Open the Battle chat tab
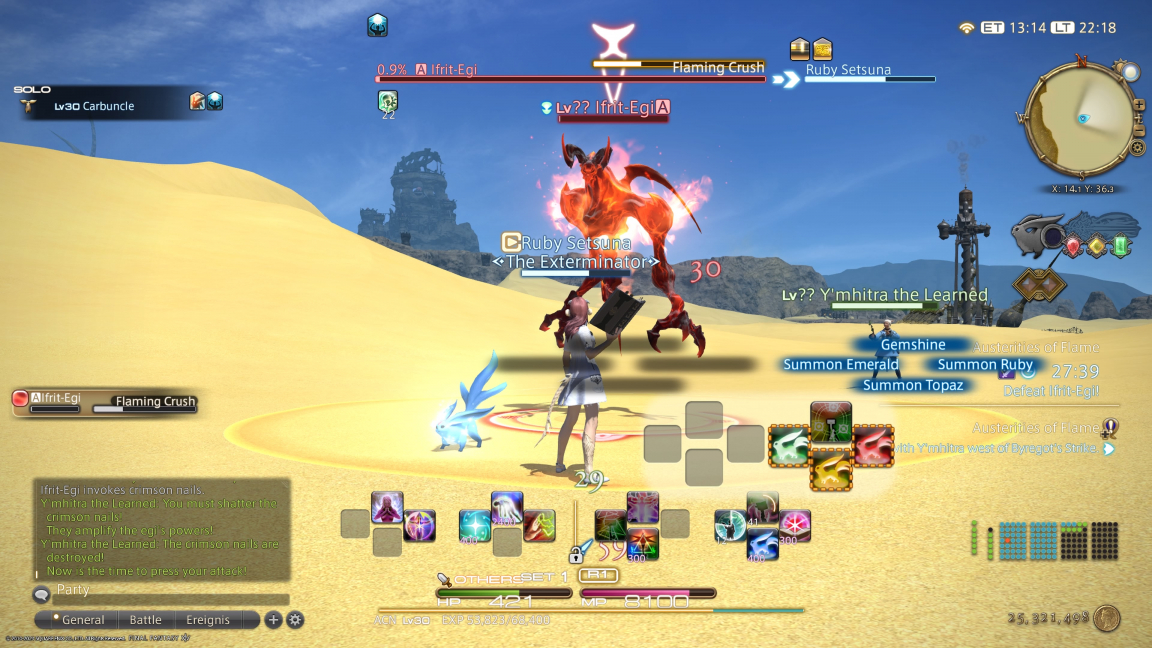1152x648 pixels. pyautogui.click(x=146, y=620)
